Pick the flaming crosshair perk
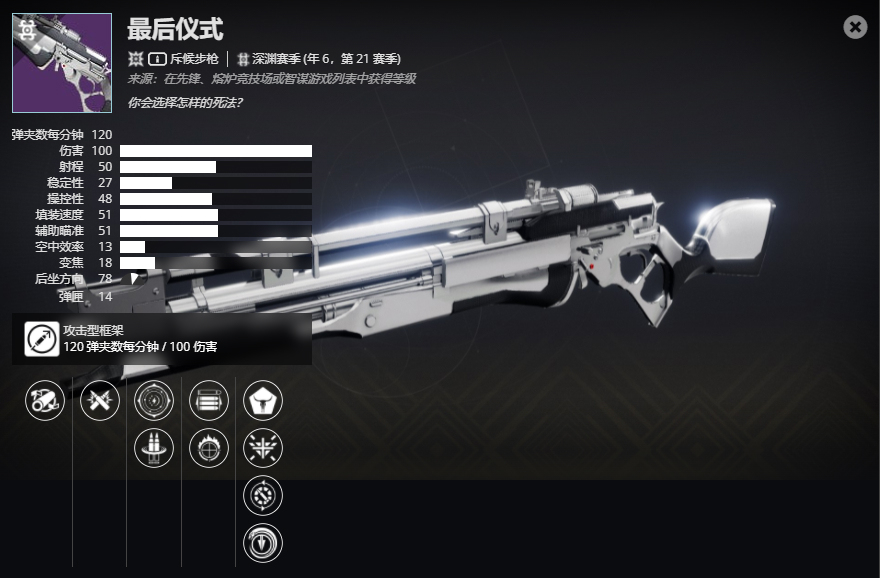The height and width of the screenshot is (578, 880). (209, 447)
